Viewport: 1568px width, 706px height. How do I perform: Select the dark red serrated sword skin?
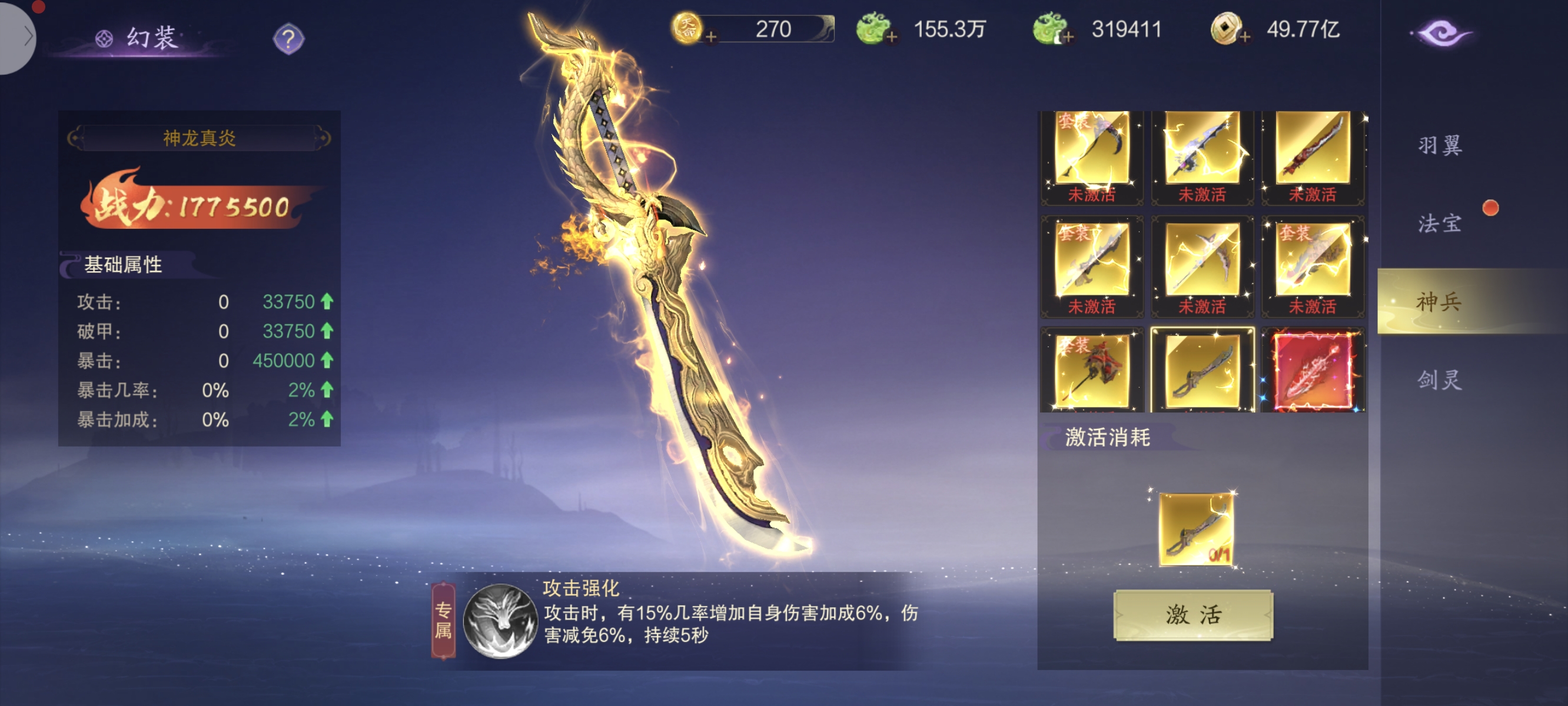coord(1313,149)
